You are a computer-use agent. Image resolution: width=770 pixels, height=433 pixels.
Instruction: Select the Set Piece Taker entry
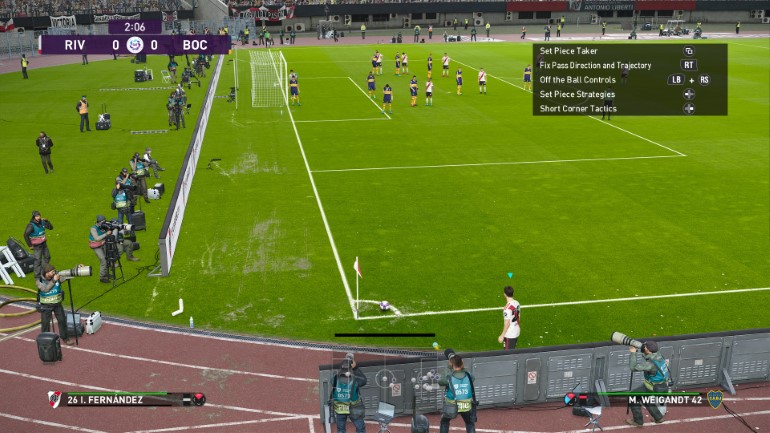tap(570, 50)
